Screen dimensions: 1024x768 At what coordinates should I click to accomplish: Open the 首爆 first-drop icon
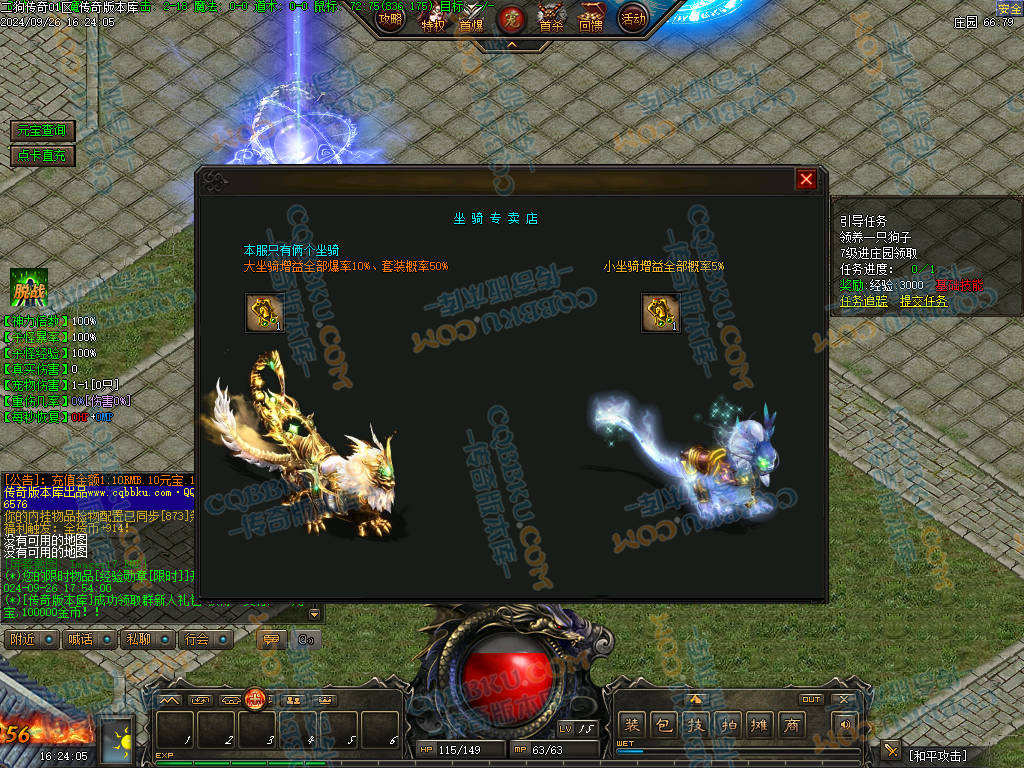[x=471, y=18]
